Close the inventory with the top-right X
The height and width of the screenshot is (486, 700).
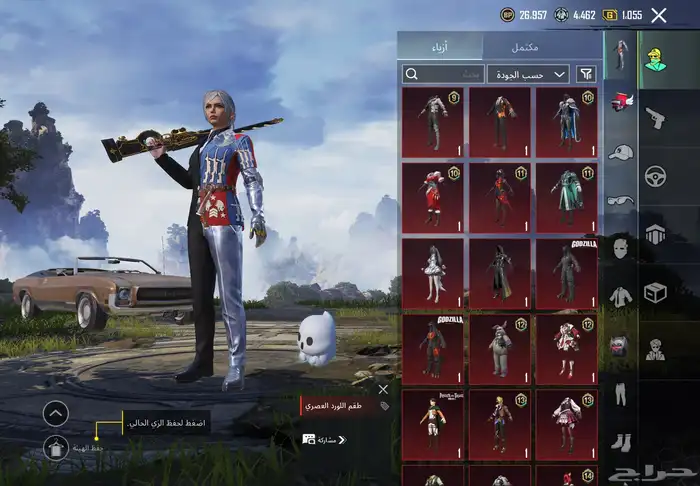point(658,15)
